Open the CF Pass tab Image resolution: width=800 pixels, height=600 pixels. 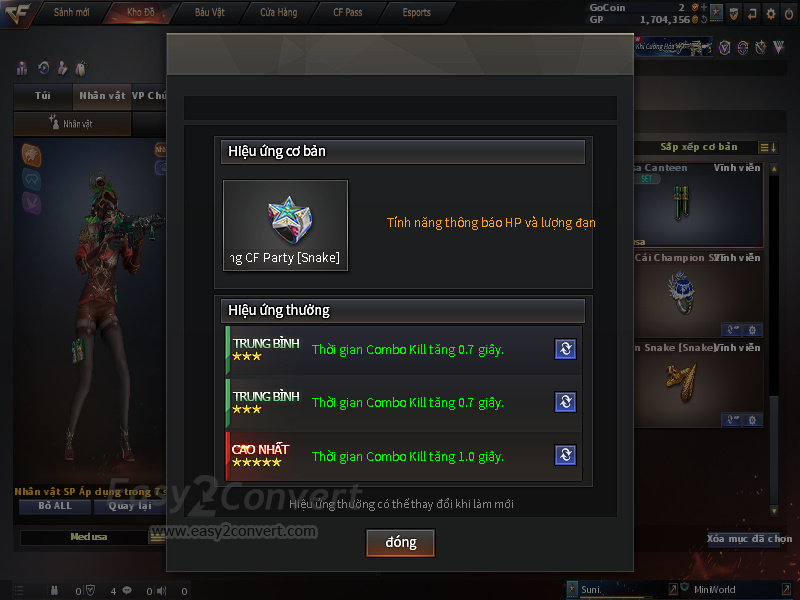point(347,13)
